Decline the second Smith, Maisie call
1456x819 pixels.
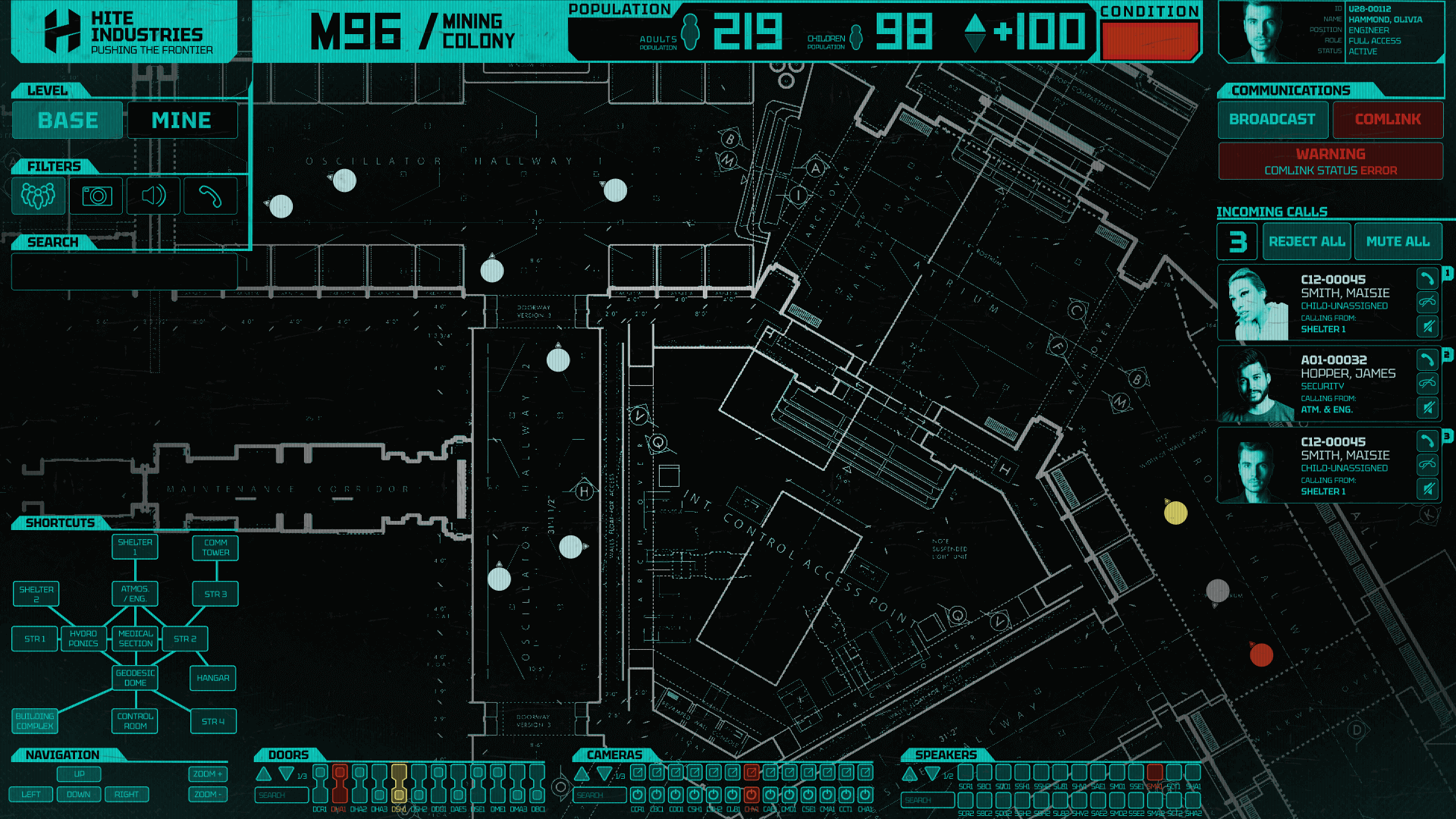click(1427, 465)
